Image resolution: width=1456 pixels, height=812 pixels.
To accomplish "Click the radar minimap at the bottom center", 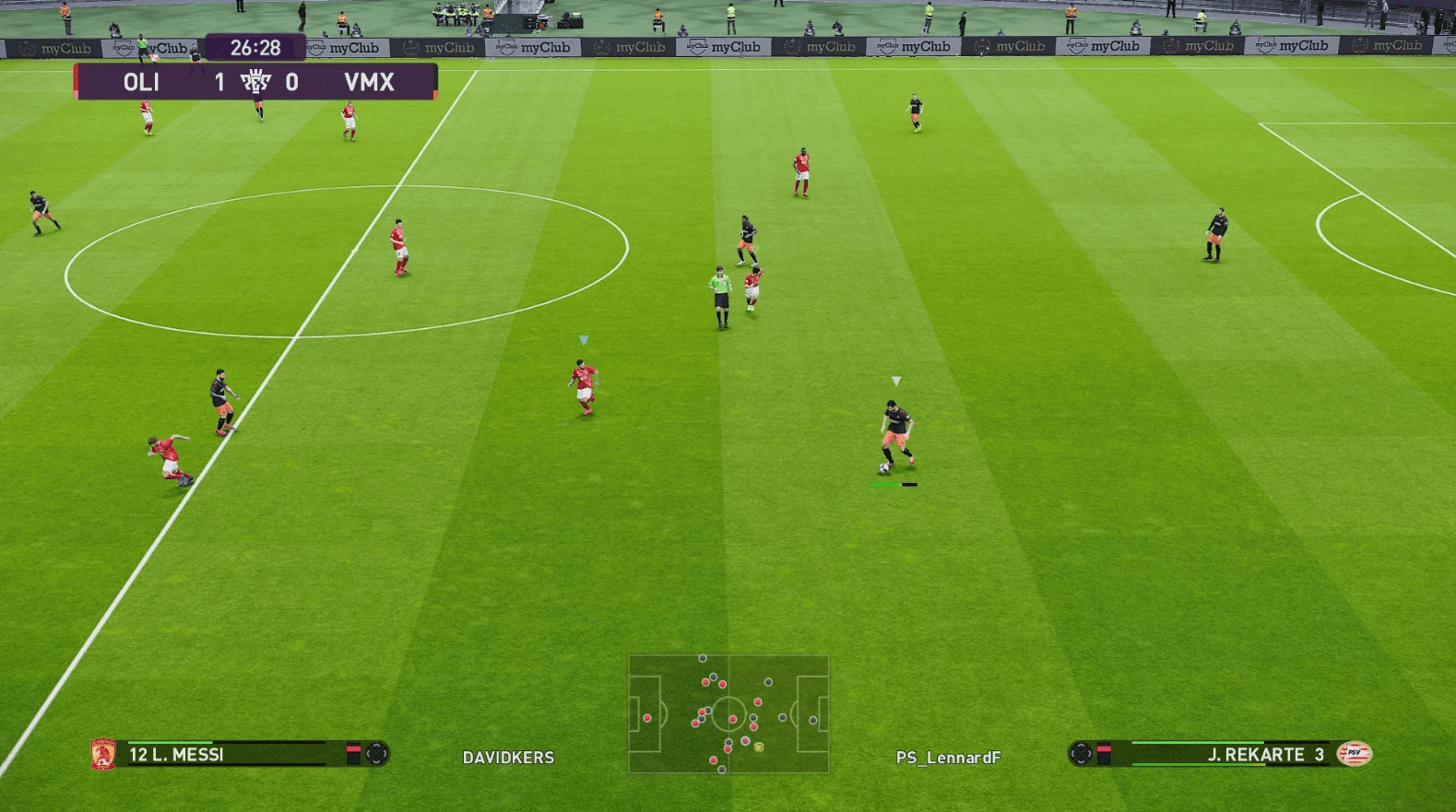I will click(728, 714).
